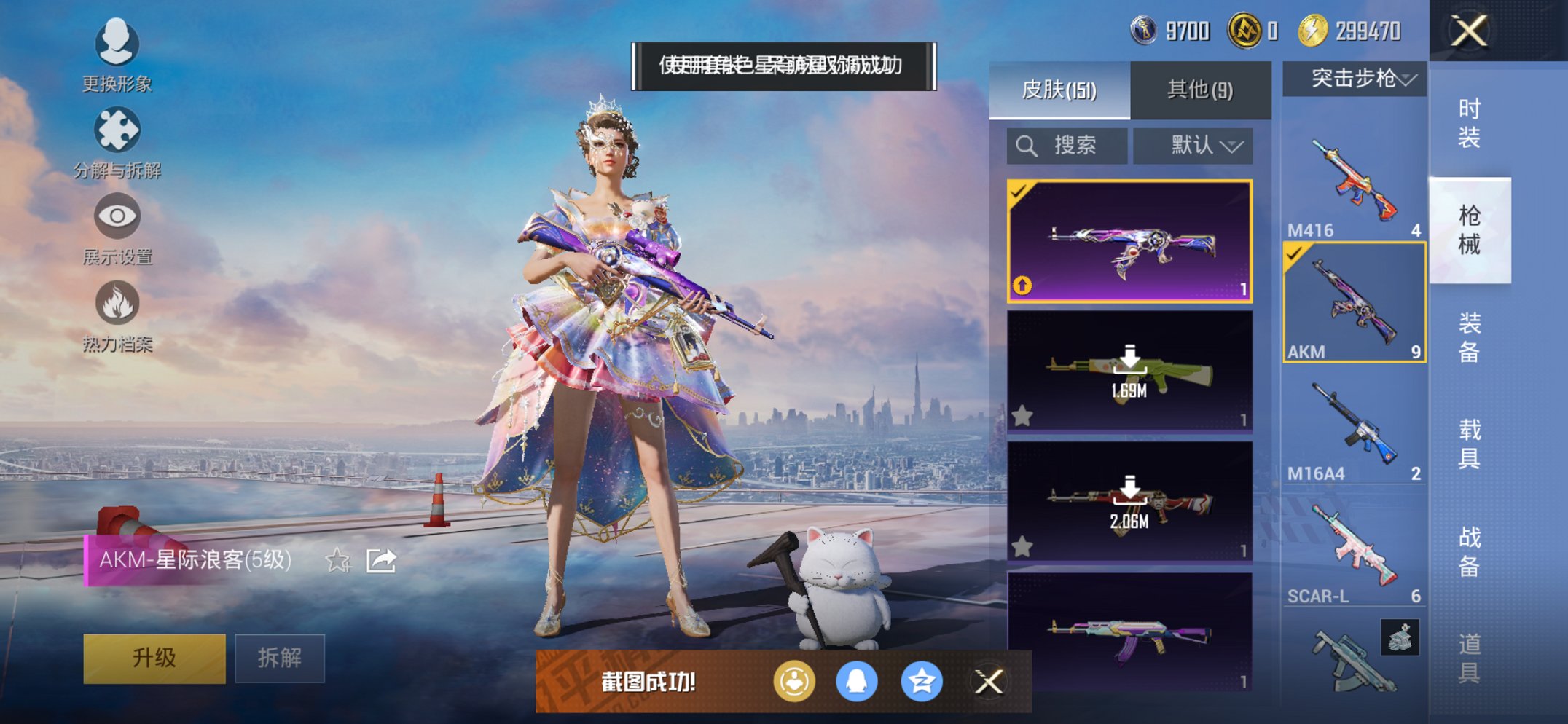Click the 拆解 dismantle button
1568x724 pixels.
point(280,658)
